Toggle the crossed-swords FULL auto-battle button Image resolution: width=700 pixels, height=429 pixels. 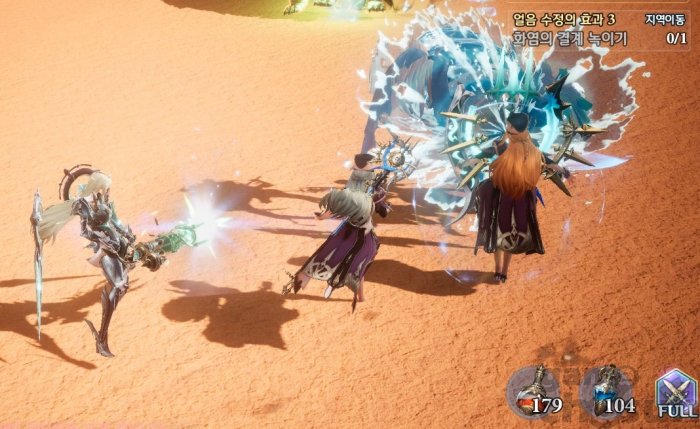point(676,392)
